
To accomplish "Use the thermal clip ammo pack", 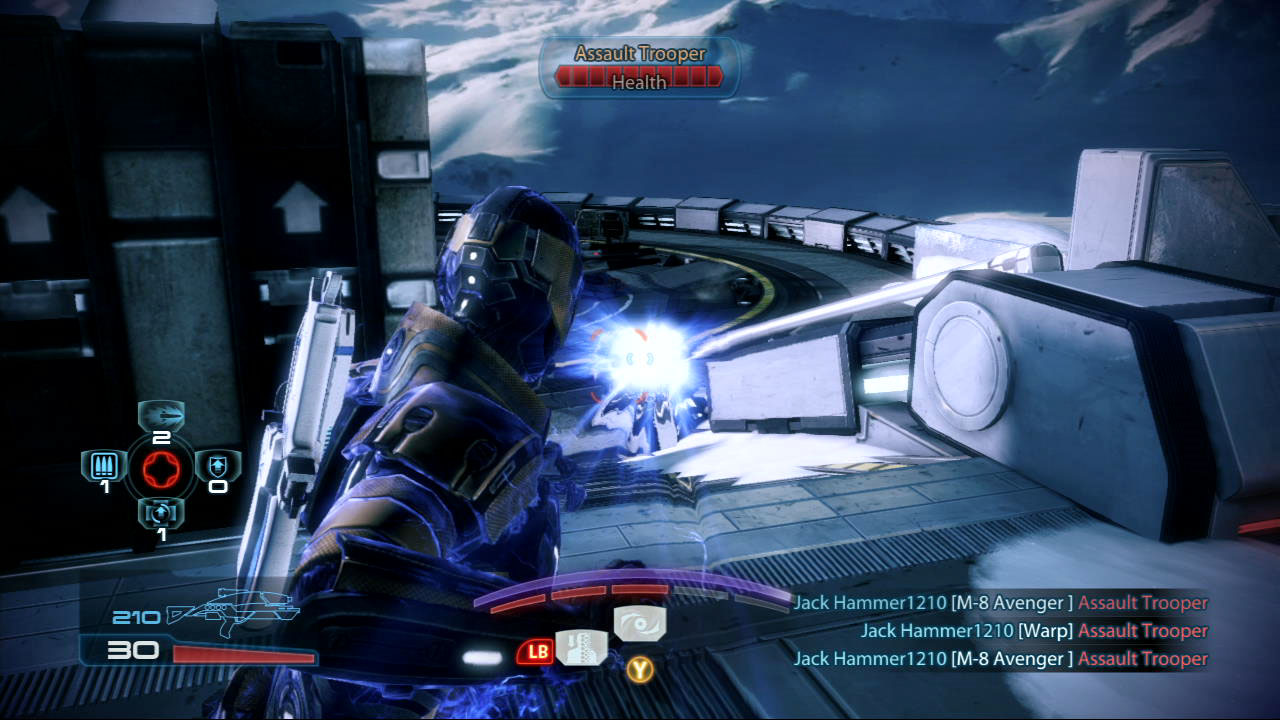I will click(x=103, y=465).
